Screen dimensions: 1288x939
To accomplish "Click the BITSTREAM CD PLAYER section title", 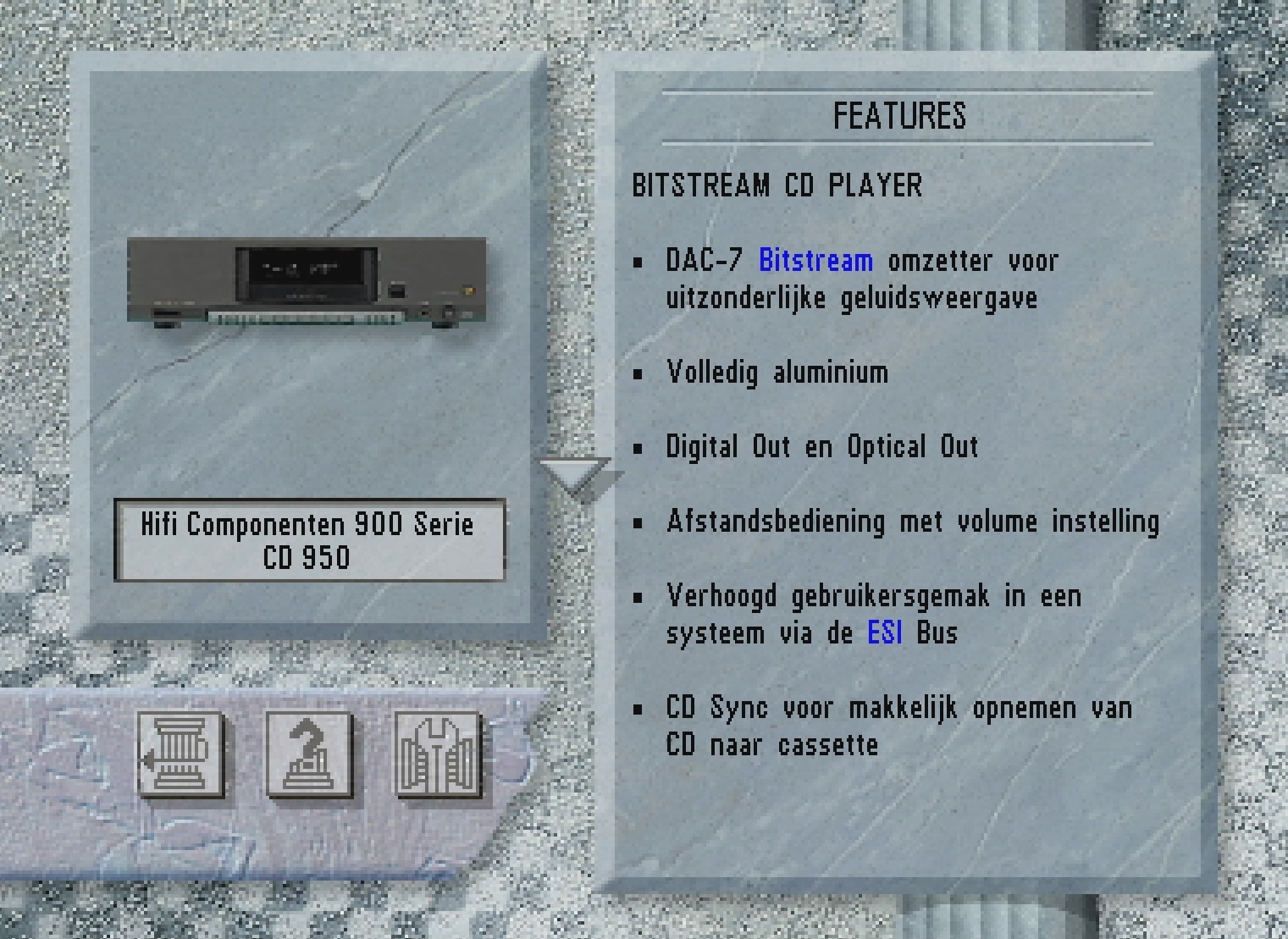I will pyautogui.click(x=777, y=185).
